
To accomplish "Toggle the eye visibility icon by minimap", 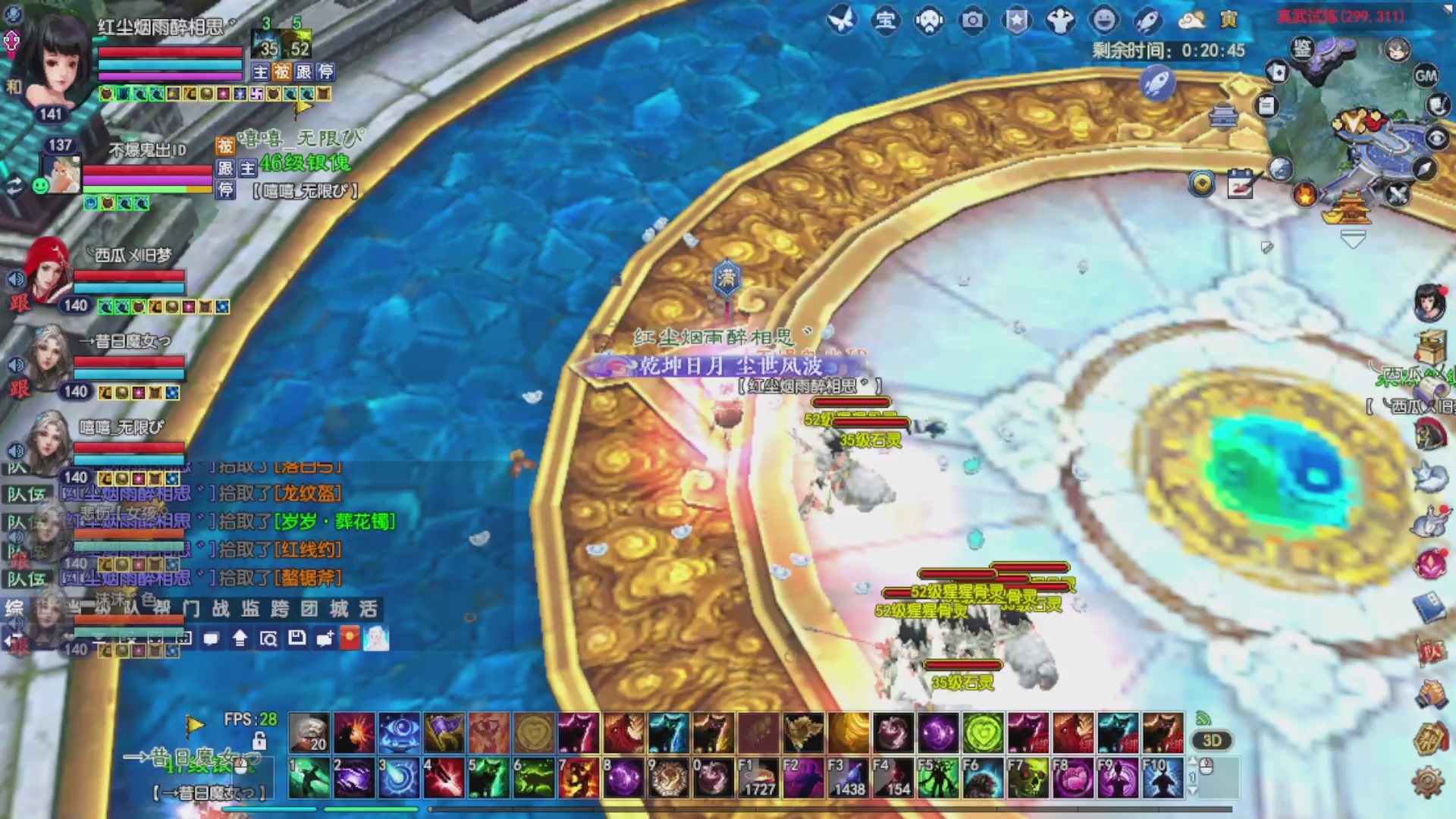I will (x=1436, y=138).
